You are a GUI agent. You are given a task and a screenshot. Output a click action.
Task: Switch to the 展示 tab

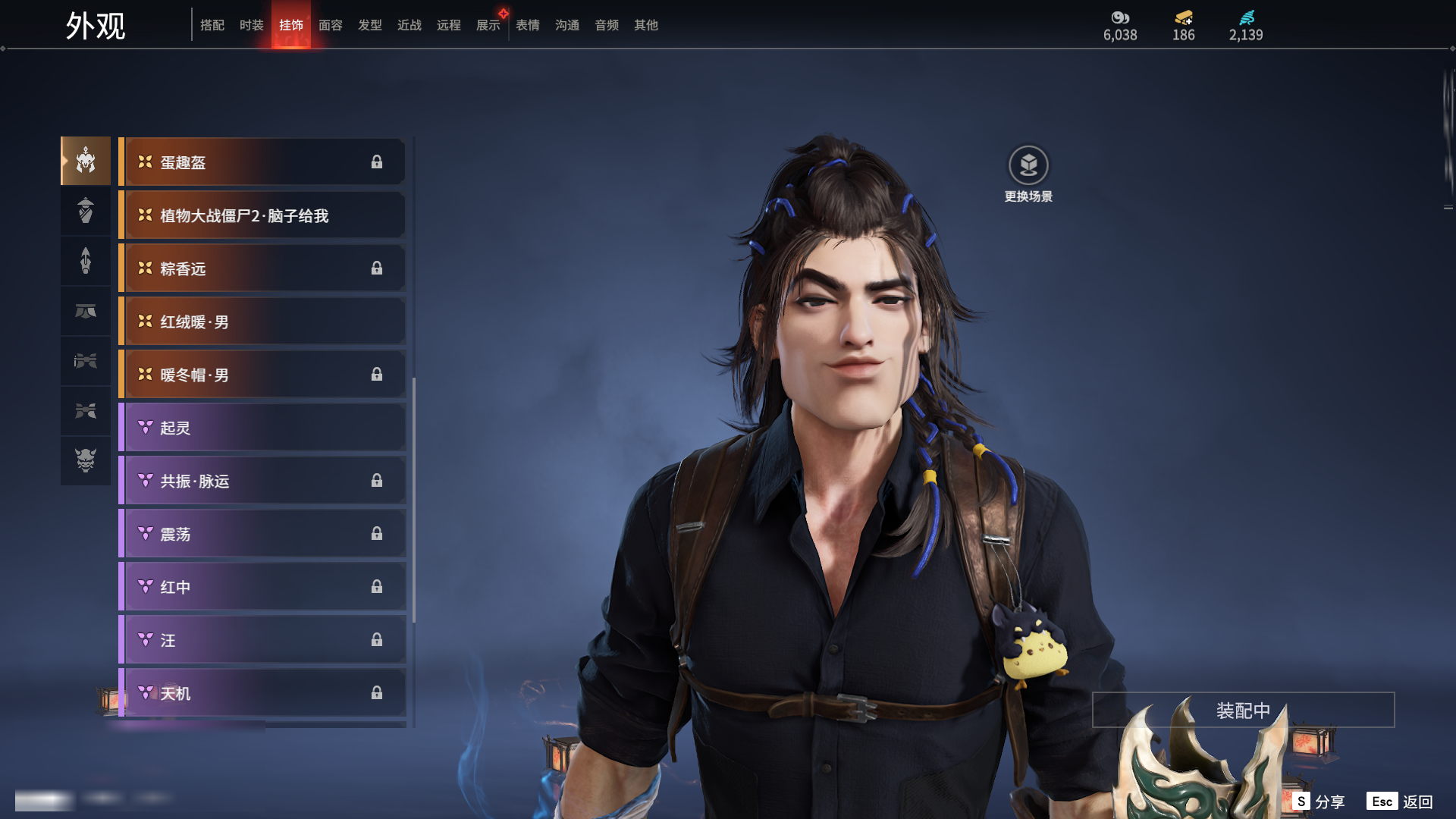click(488, 25)
